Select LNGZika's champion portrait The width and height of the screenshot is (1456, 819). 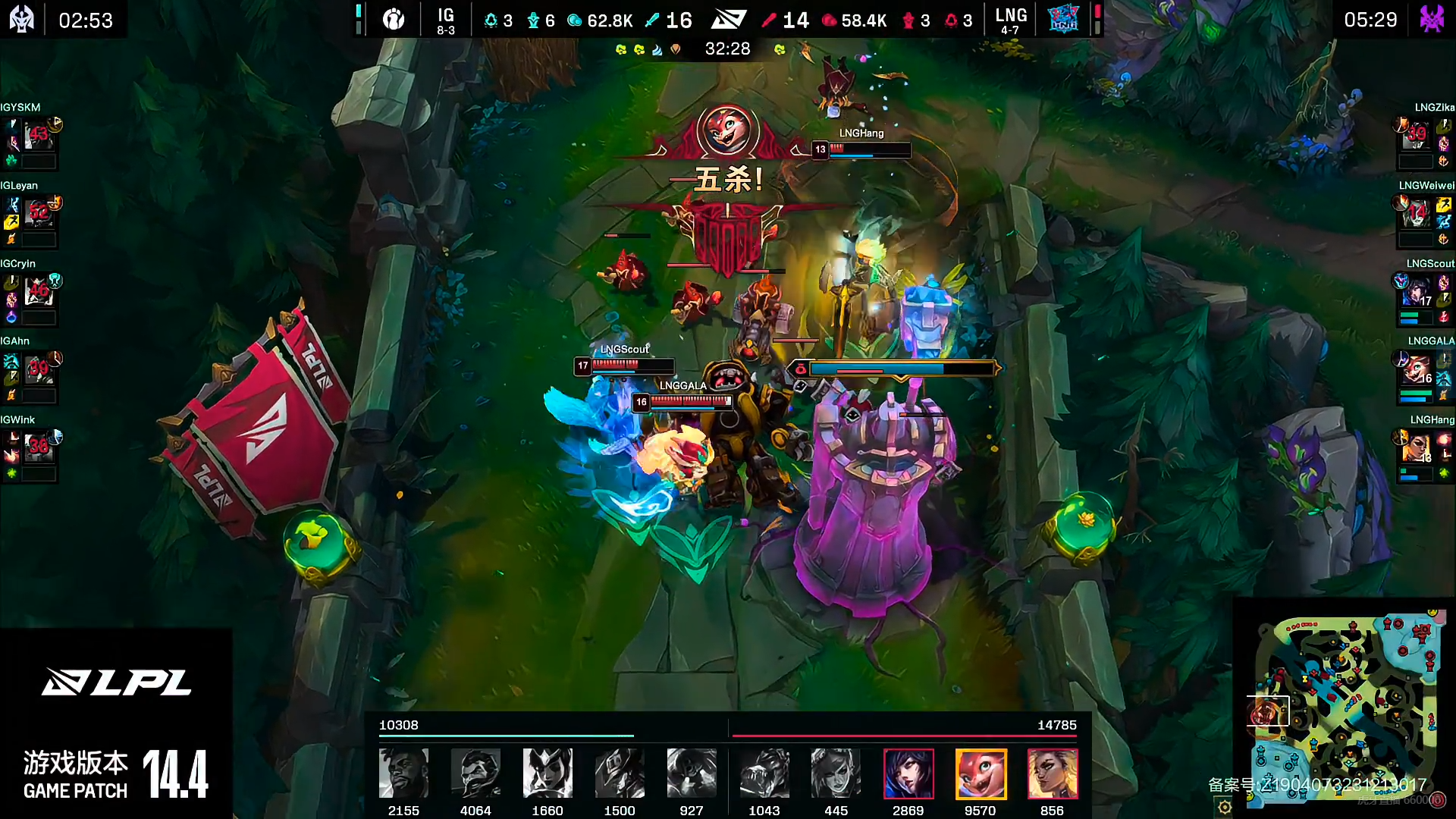click(x=1417, y=136)
